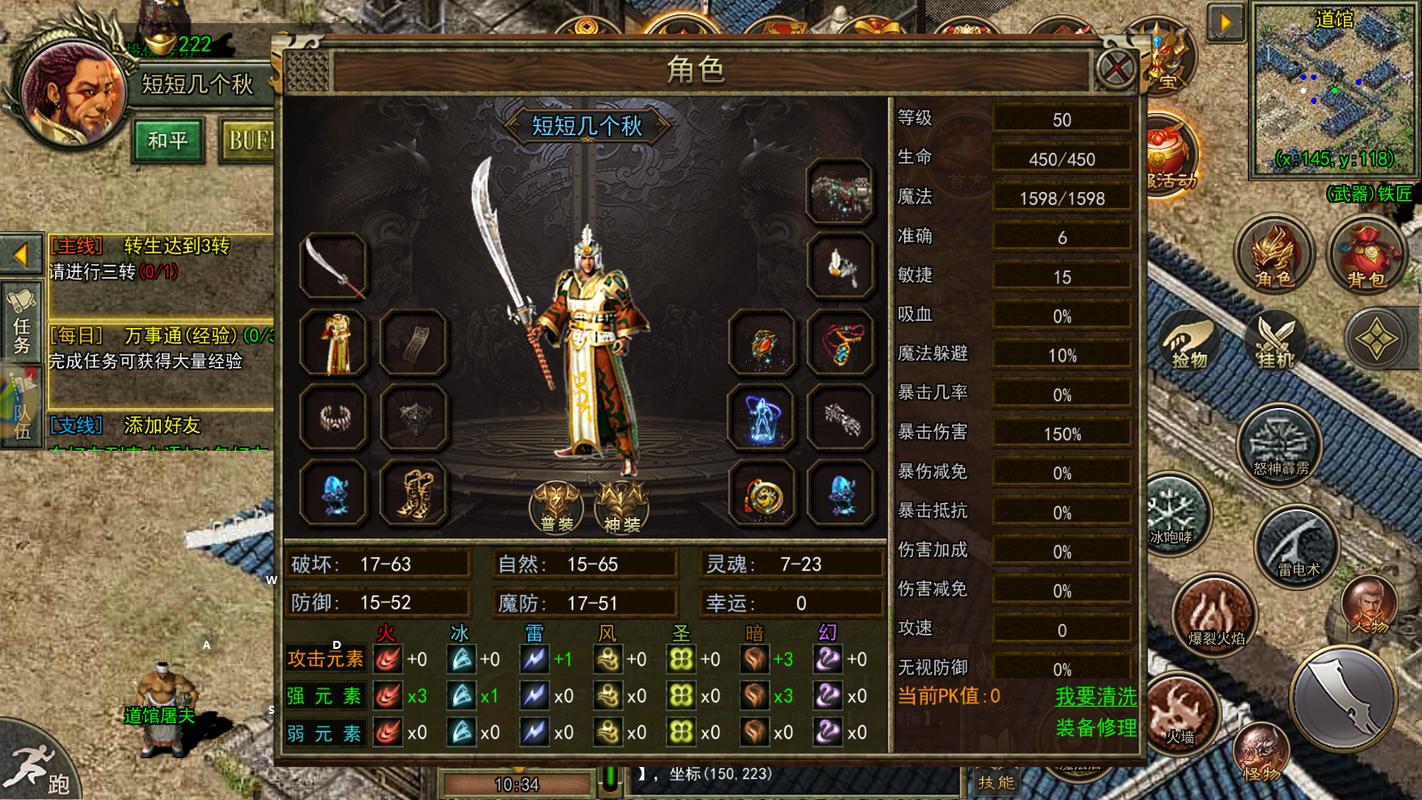Viewport: 1422px width, 800px height.
Task: Select the golden boots equipment slot
Action: [x=412, y=492]
